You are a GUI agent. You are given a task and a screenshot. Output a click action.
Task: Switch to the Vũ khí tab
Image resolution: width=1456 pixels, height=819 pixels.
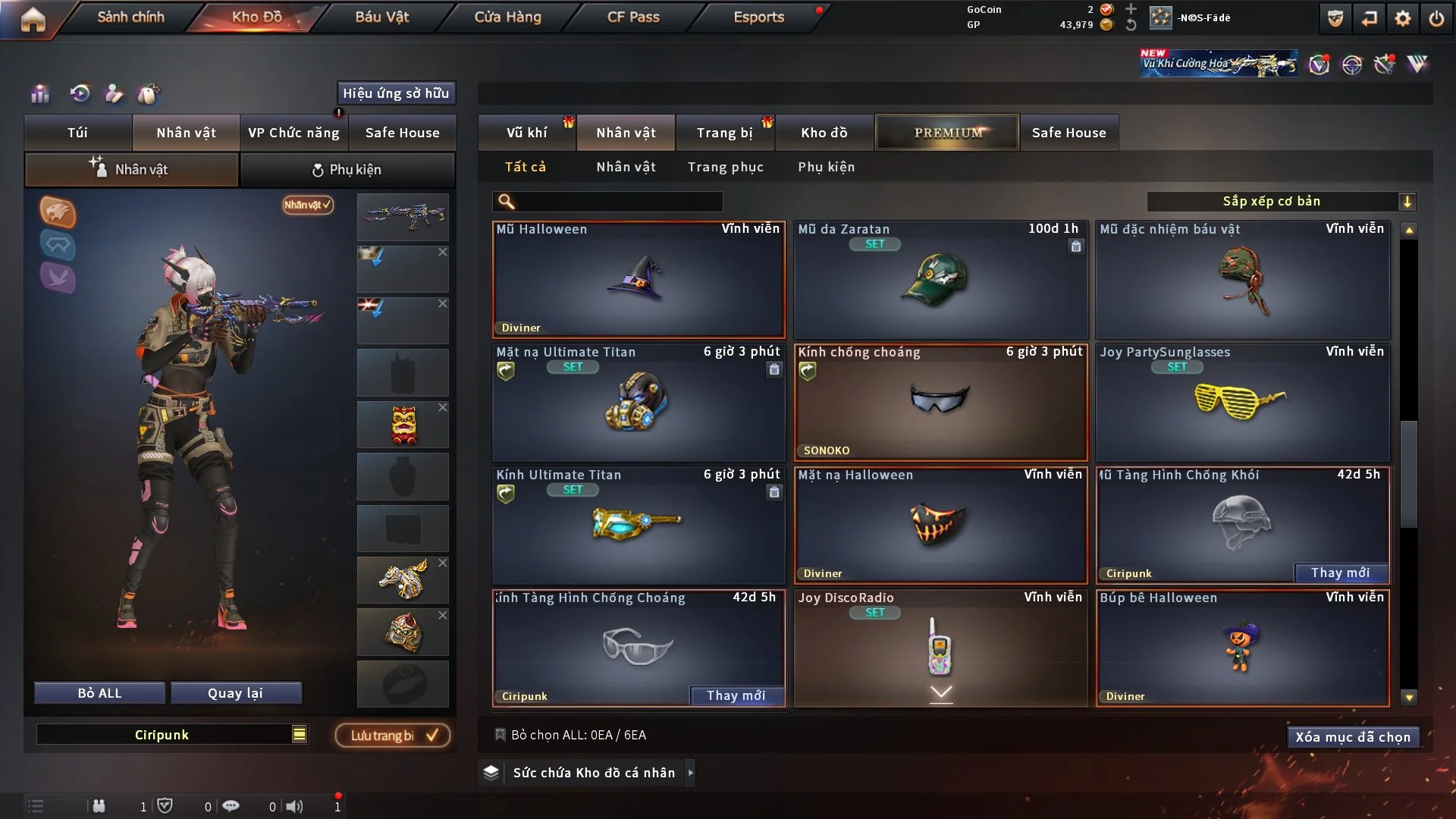[526, 133]
